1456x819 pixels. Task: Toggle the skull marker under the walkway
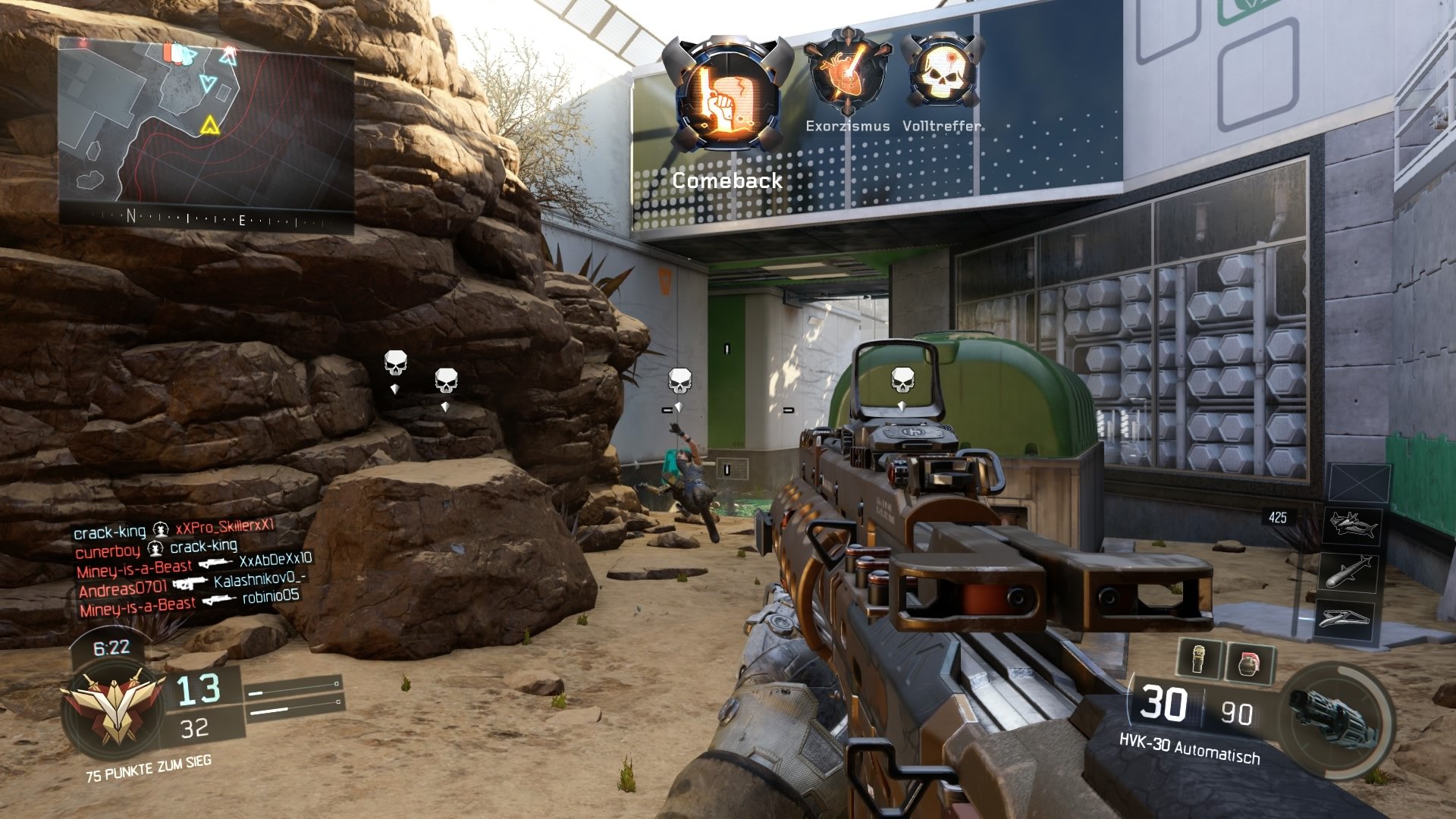click(681, 379)
